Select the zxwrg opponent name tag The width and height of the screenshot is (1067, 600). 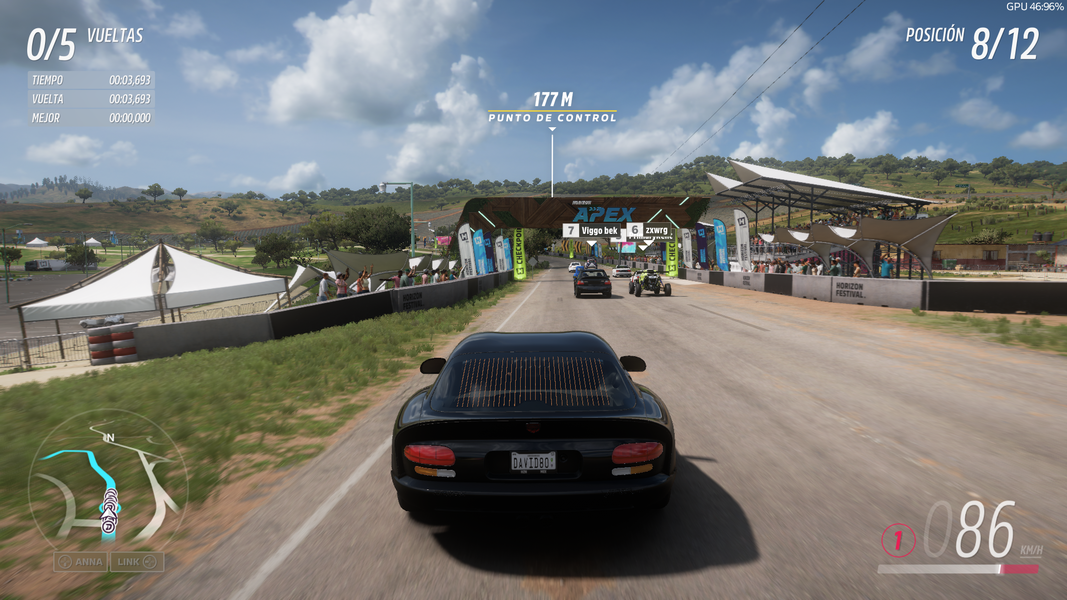coord(648,230)
